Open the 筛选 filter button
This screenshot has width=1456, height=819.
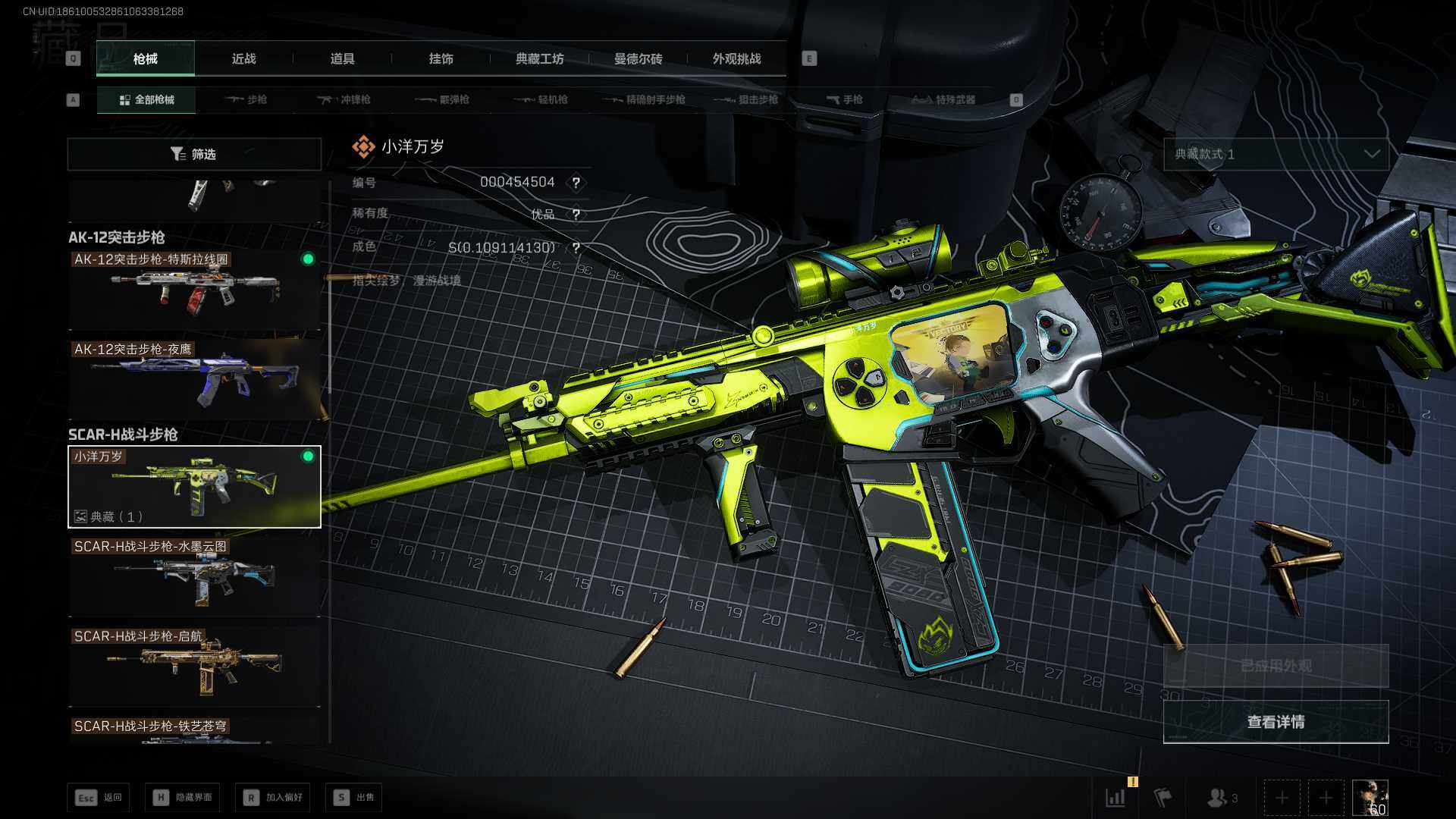(194, 154)
